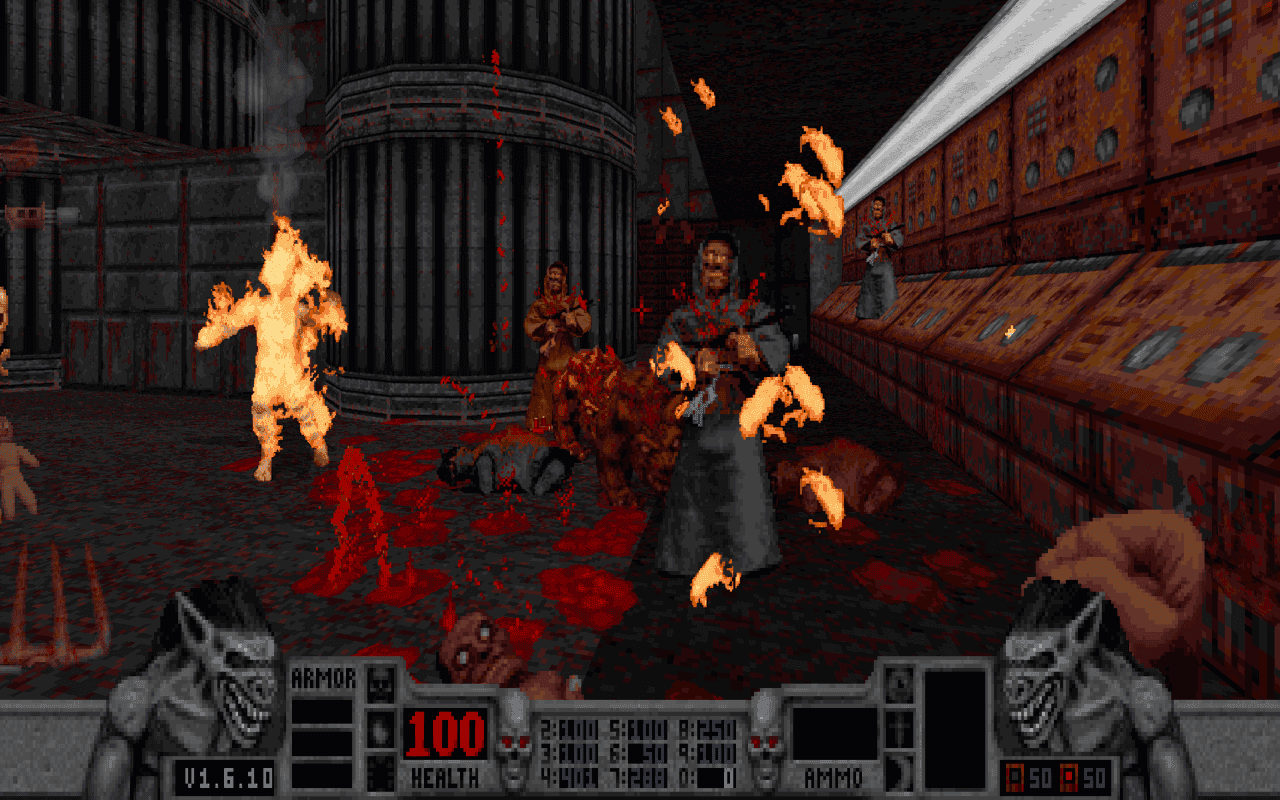
Task: Click the eyeball power-up icon below the skull token
Action: coord(380,732)
